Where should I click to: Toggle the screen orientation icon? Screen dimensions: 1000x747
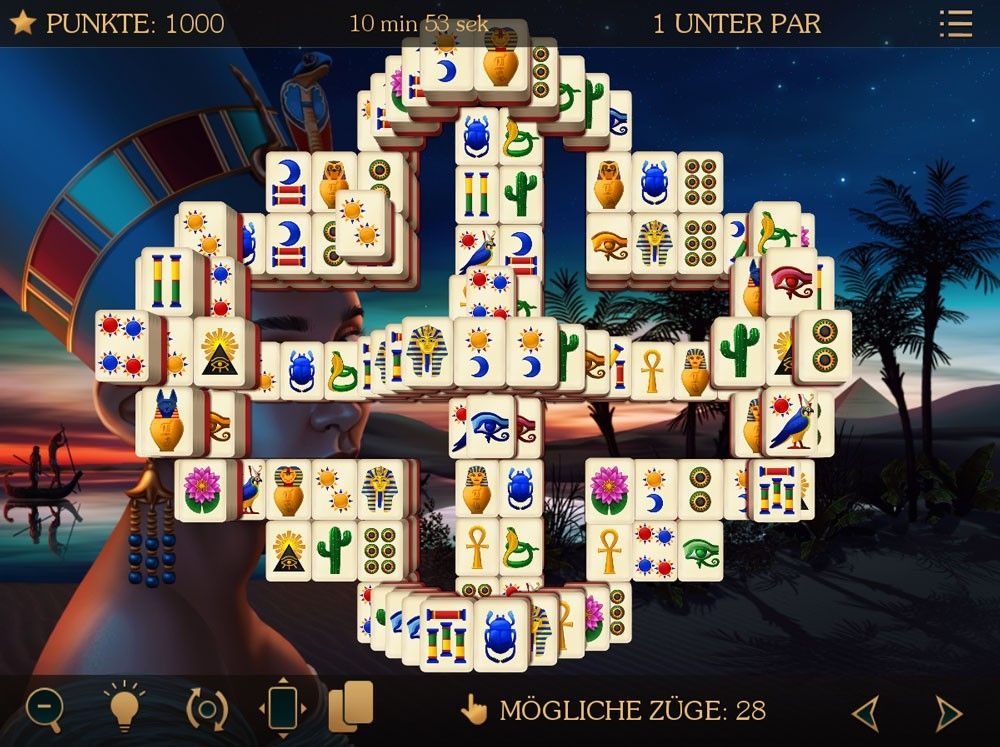[283, 709]
